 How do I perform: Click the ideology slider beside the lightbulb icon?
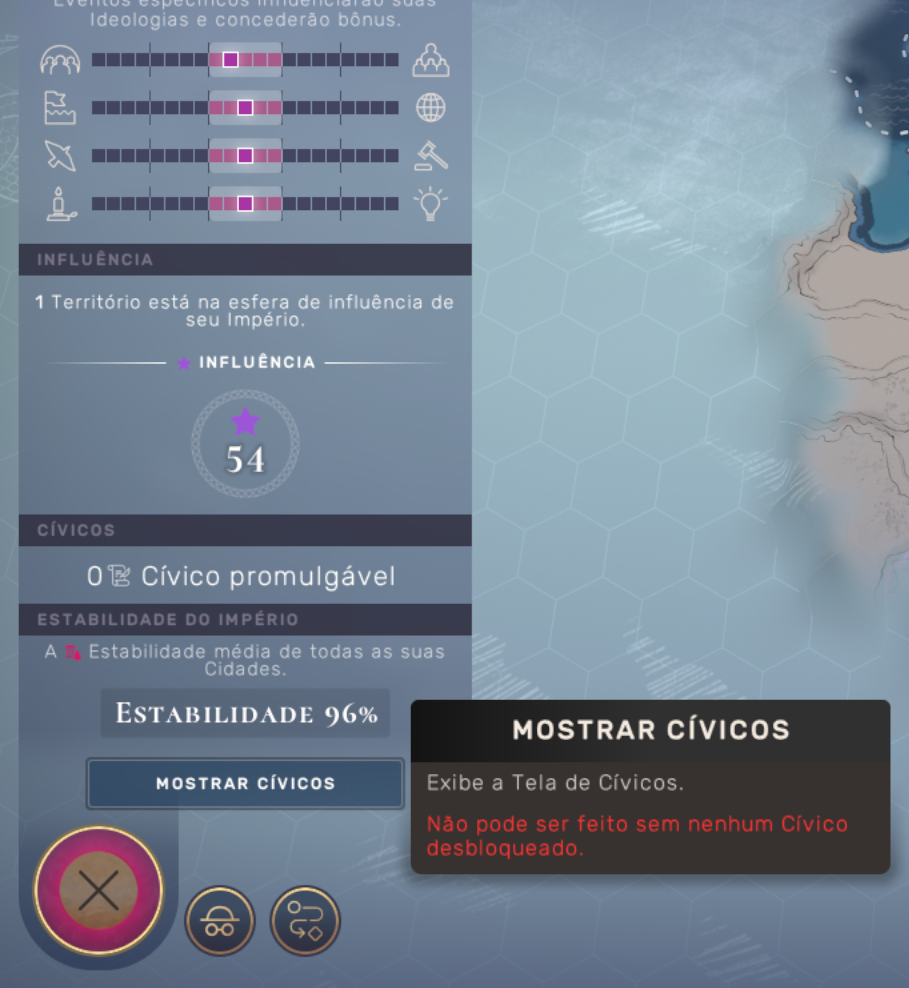[x=245, y=204]
